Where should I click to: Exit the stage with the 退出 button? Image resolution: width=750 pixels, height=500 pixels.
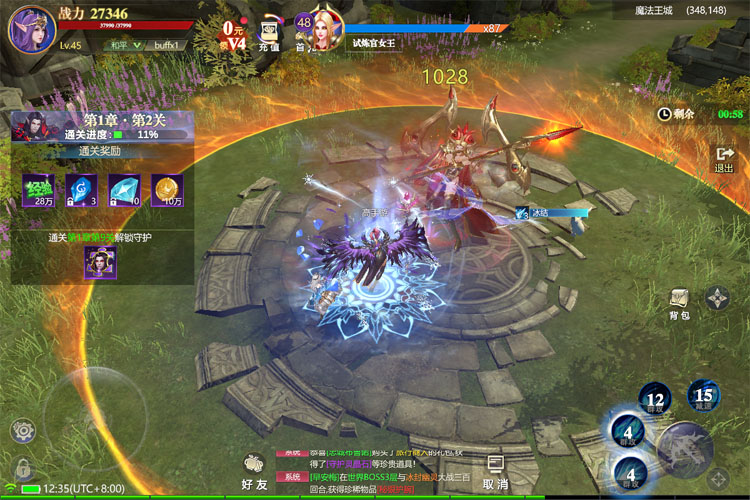(724, 158)
